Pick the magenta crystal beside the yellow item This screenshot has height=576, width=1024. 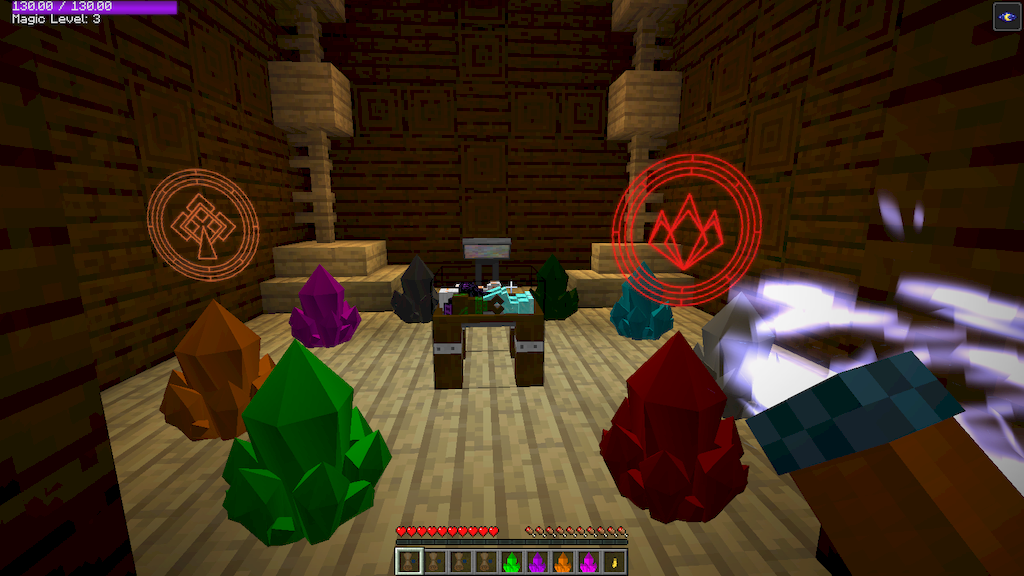588,562
